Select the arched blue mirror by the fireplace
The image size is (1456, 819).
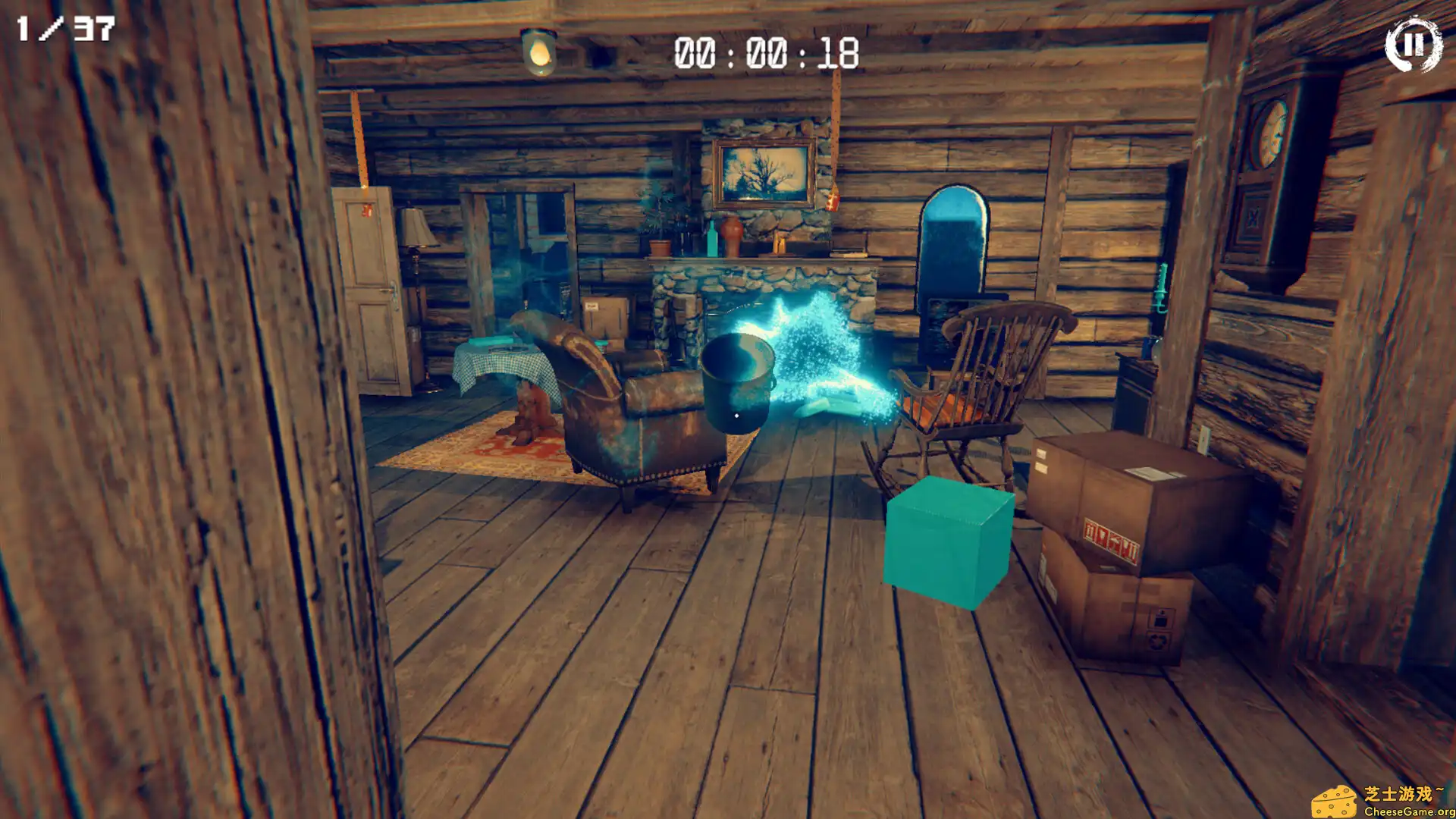click(954, 243)
